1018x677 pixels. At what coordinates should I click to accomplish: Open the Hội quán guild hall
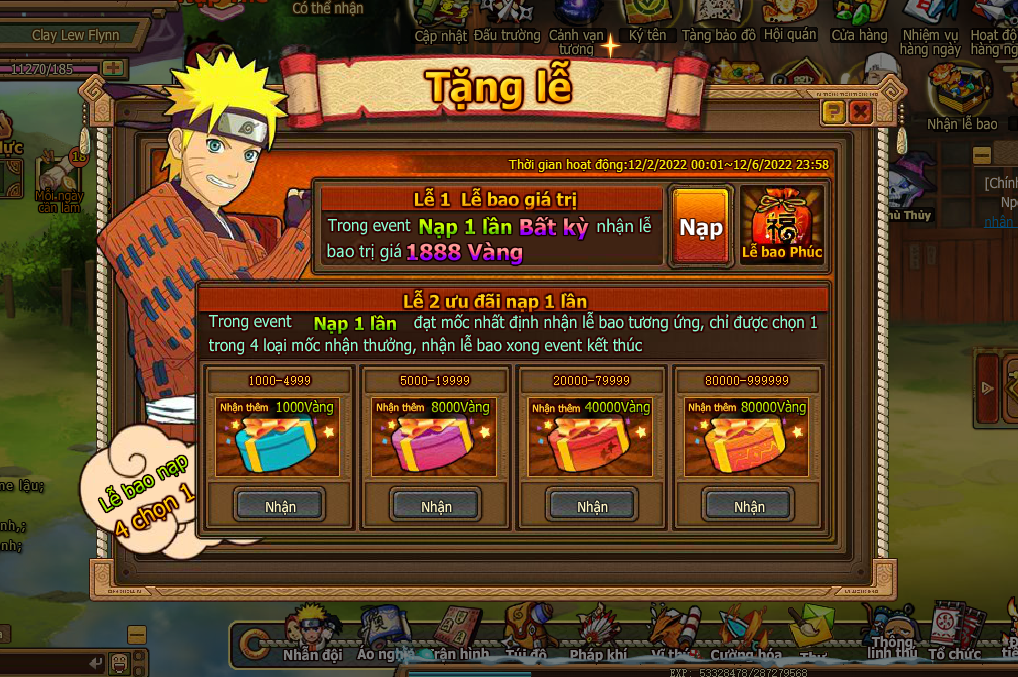coord(790,20)
